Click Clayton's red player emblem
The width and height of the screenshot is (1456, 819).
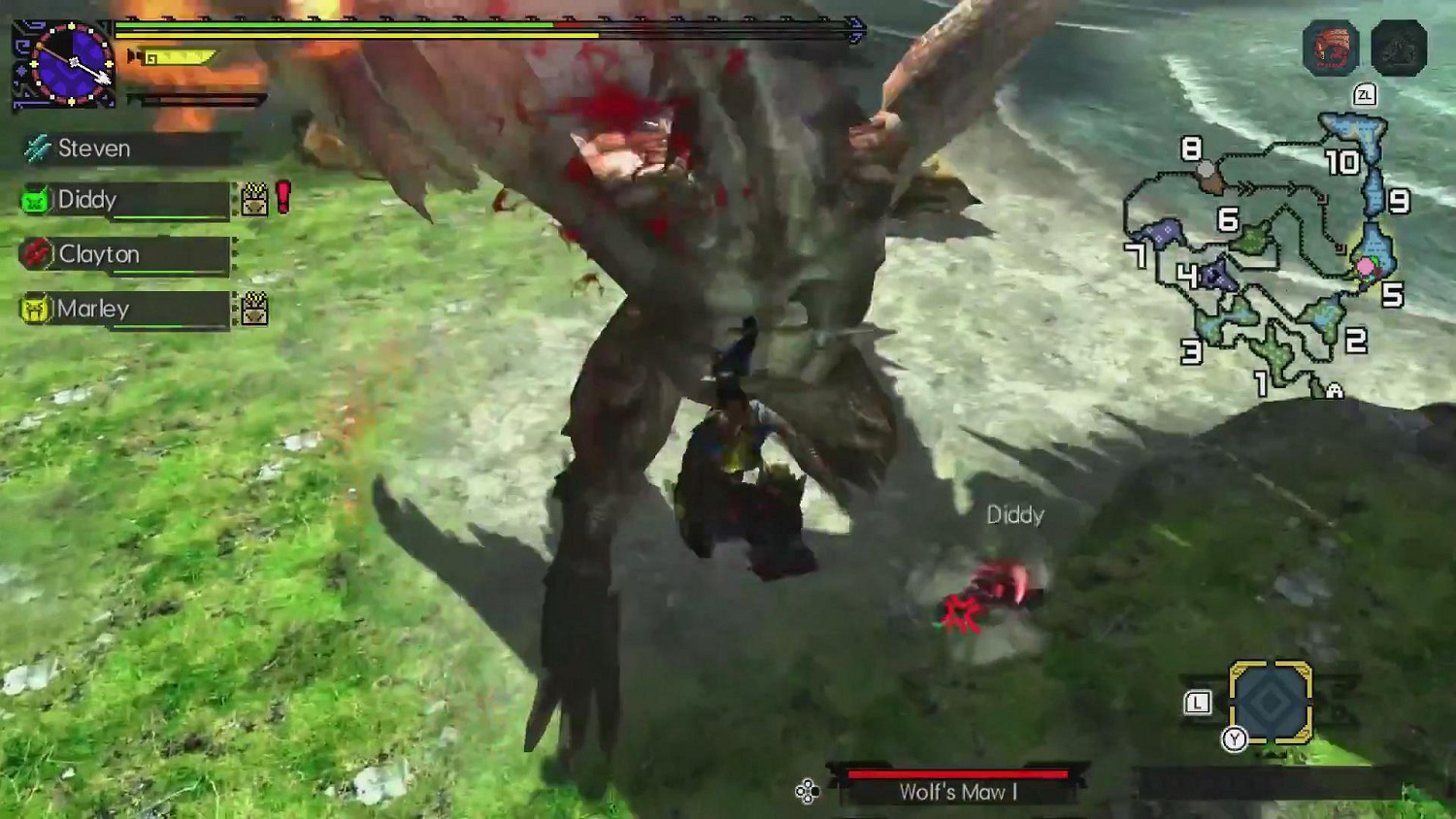tap(35, 254)
